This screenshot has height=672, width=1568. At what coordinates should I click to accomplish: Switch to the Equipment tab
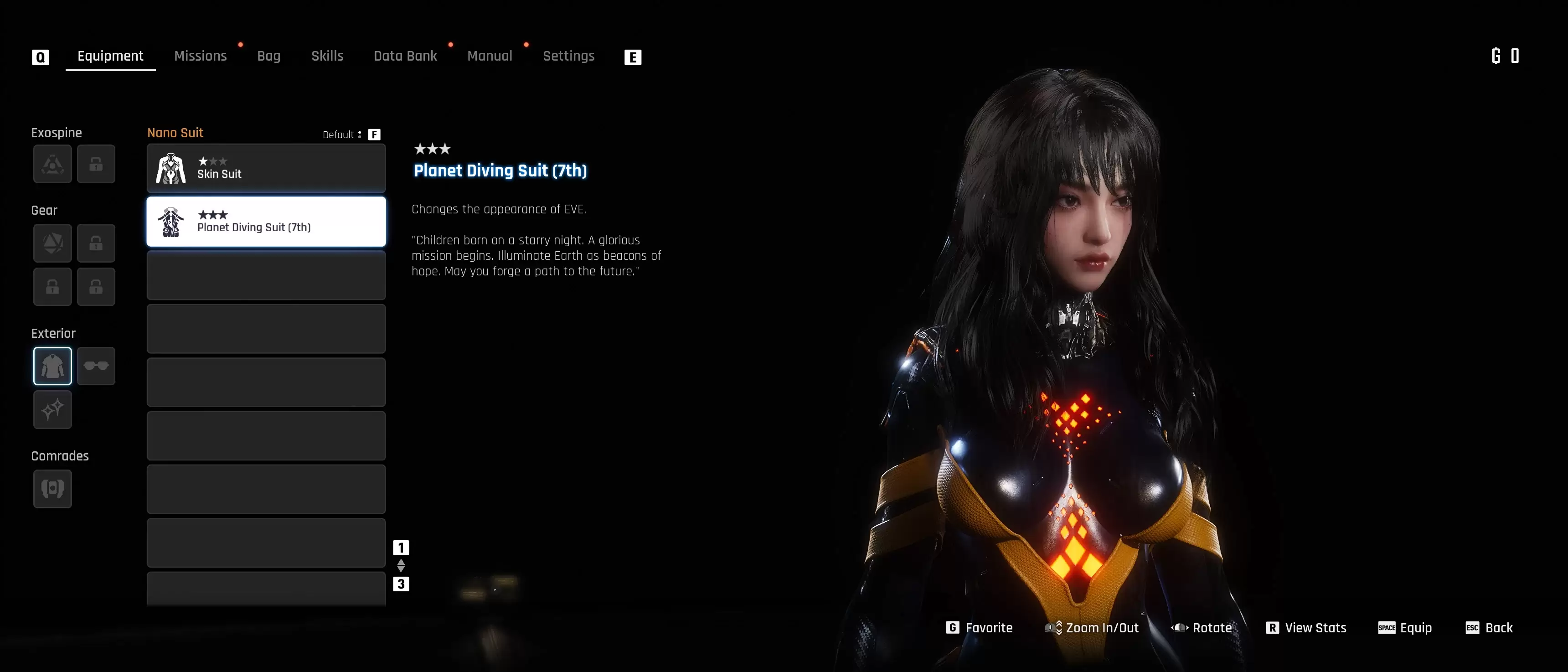click(x=110, y=56)
